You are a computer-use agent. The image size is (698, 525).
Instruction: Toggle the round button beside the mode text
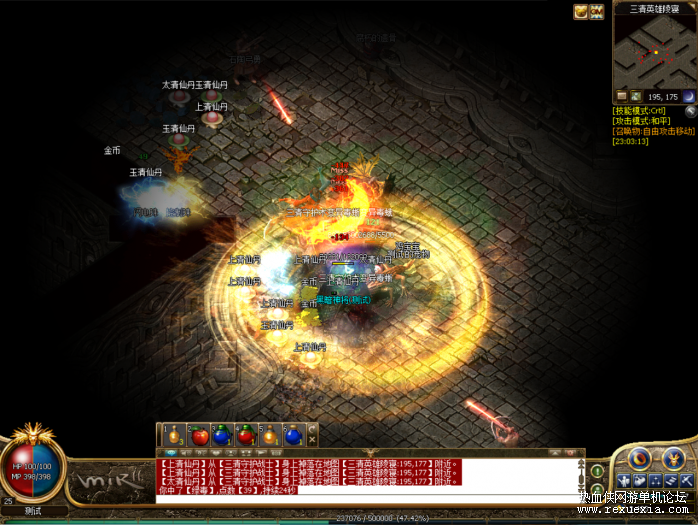point(690,111)
